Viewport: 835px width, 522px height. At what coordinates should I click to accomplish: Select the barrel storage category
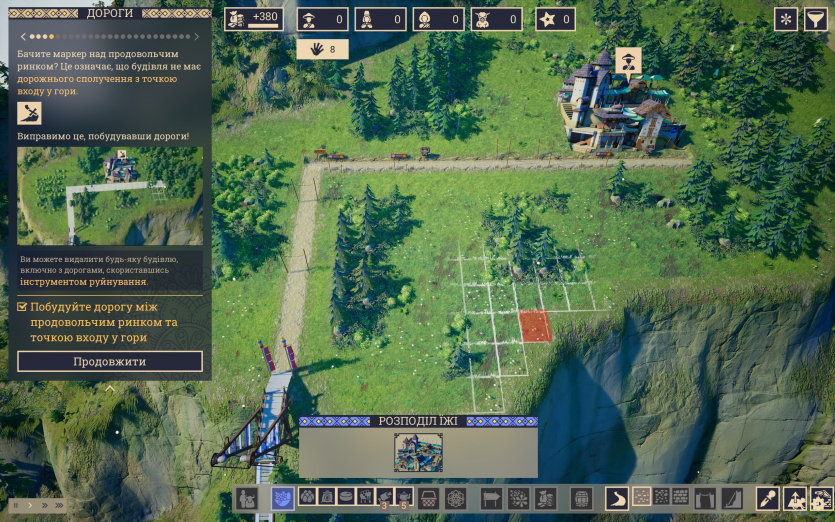click(581, 497)
